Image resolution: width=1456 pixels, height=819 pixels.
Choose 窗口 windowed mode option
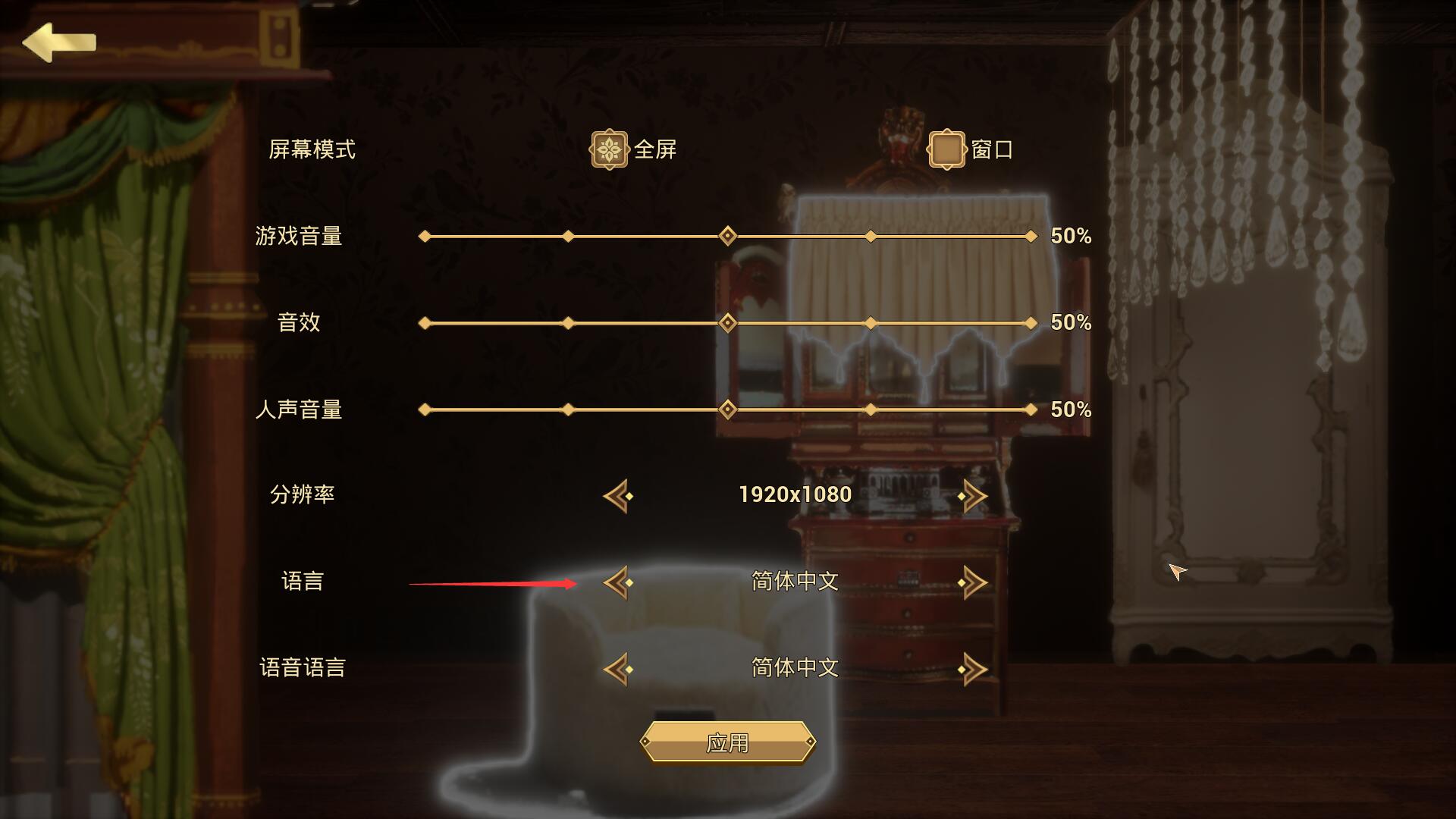click(x=946, y=149)
